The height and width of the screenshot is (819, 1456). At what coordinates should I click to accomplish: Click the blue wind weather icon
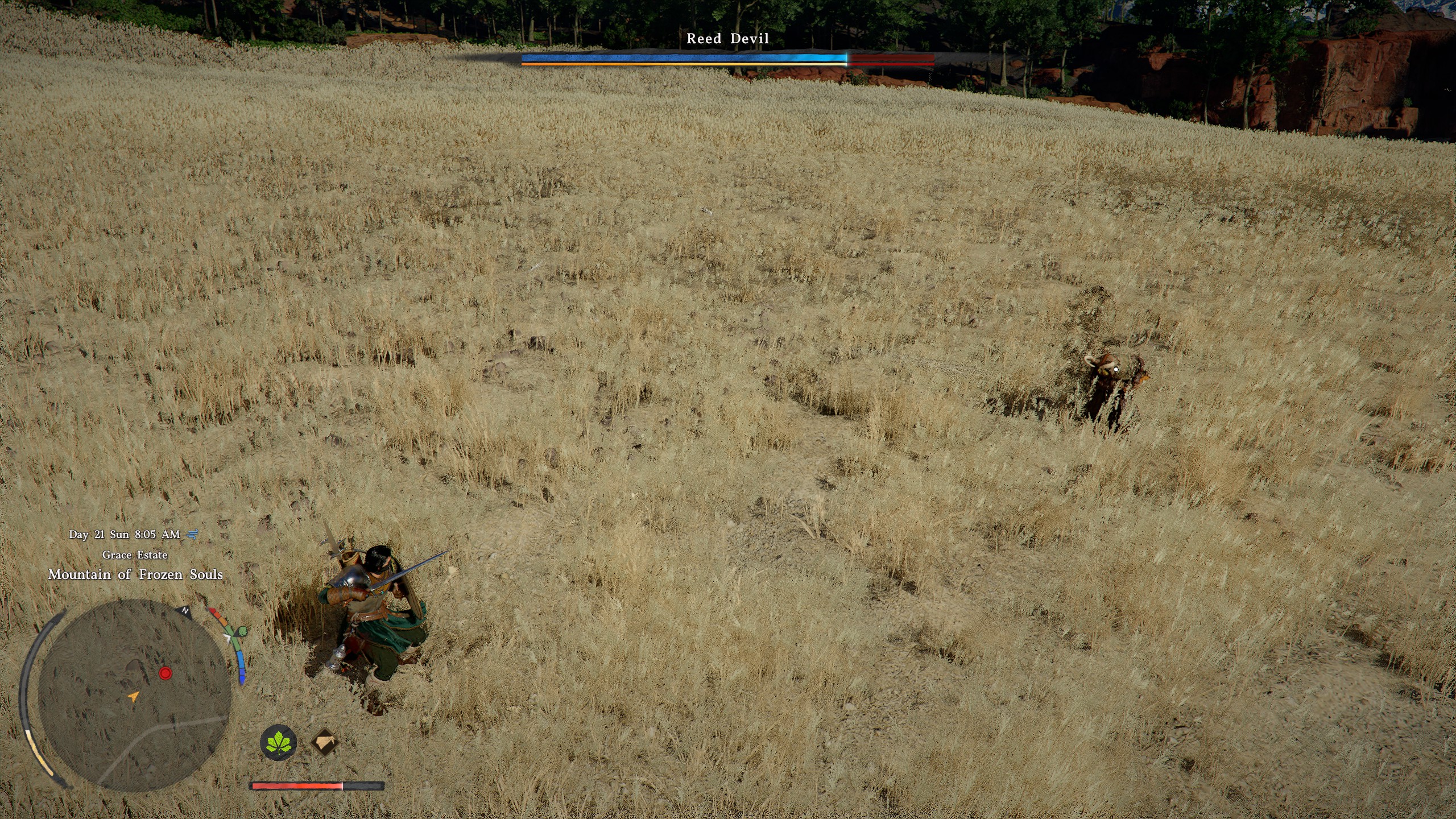[193, 534]
